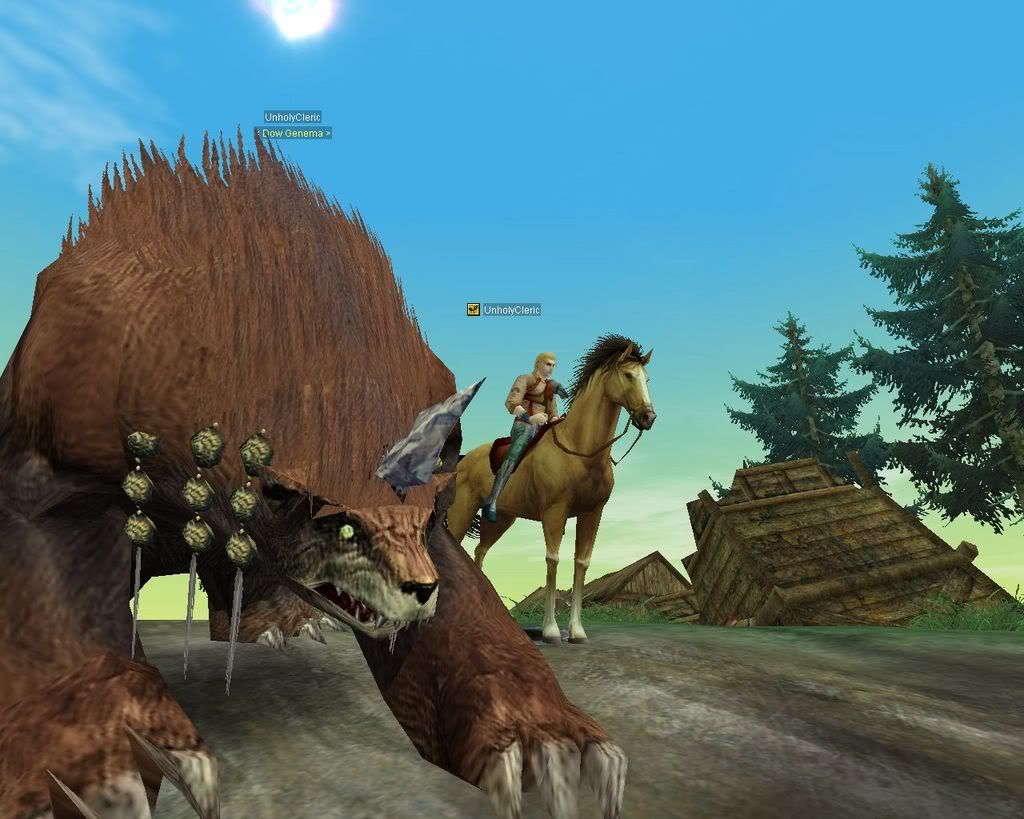Select the "Dow Genema" name tag
The width and height of the screenshot is (1024, 819).
point(294,133)
